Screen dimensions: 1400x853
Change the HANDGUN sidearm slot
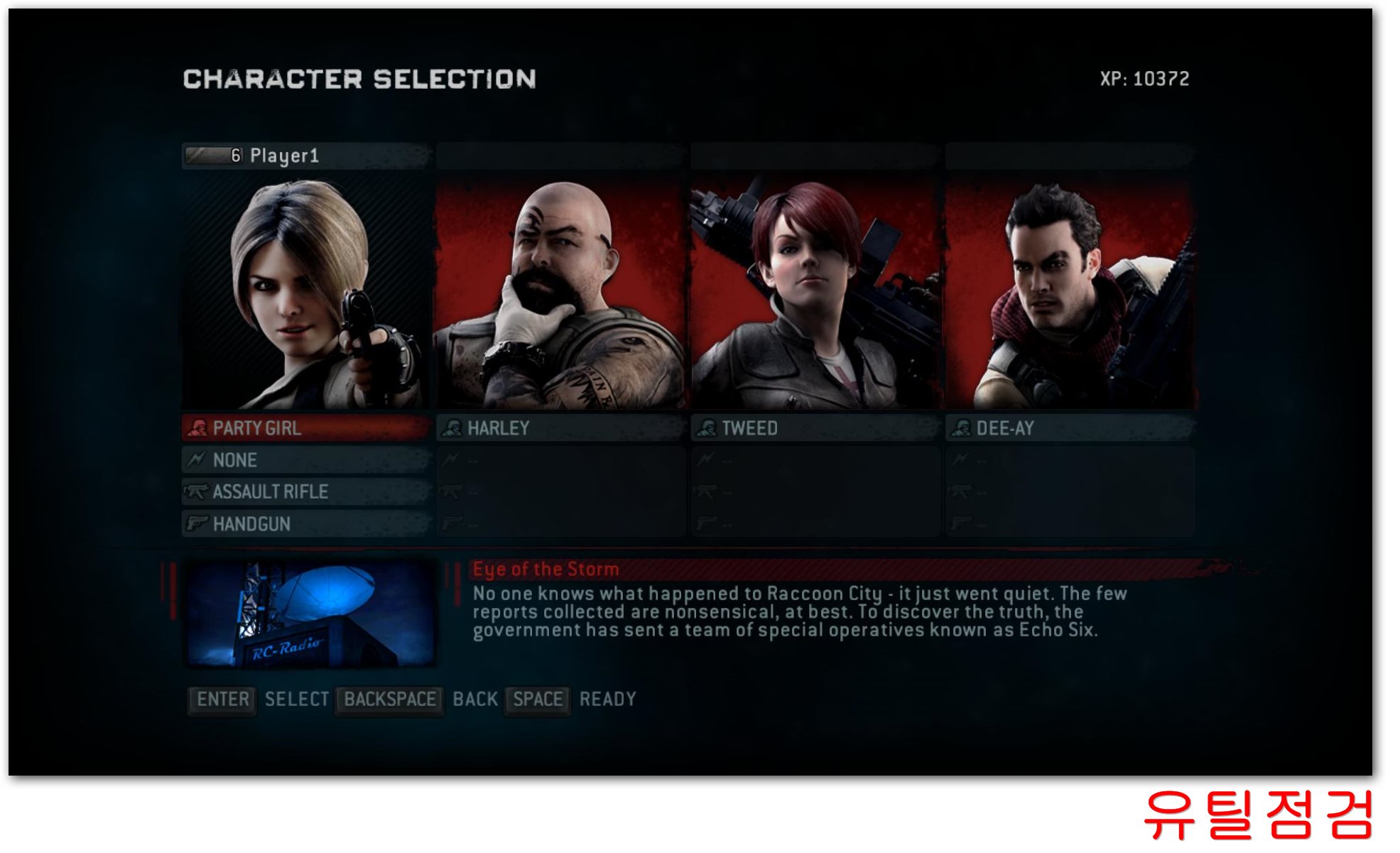point(307,524)
